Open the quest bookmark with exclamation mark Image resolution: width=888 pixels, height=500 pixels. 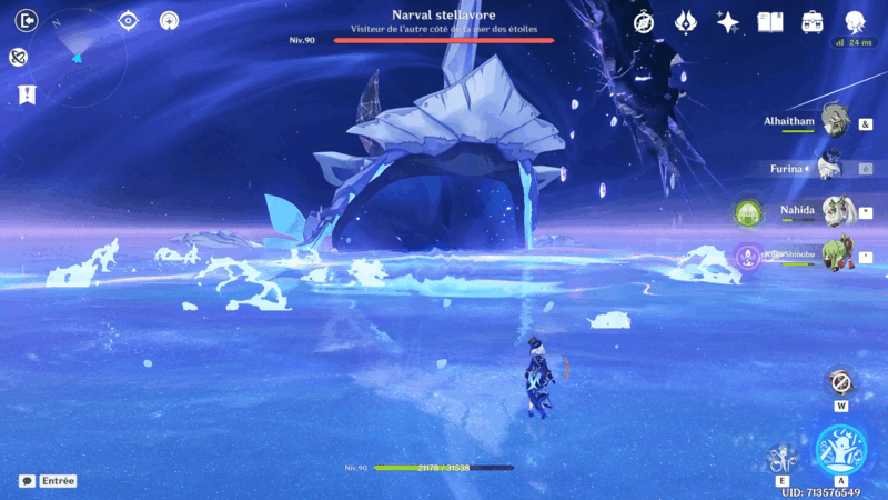(x=27, y=94)
